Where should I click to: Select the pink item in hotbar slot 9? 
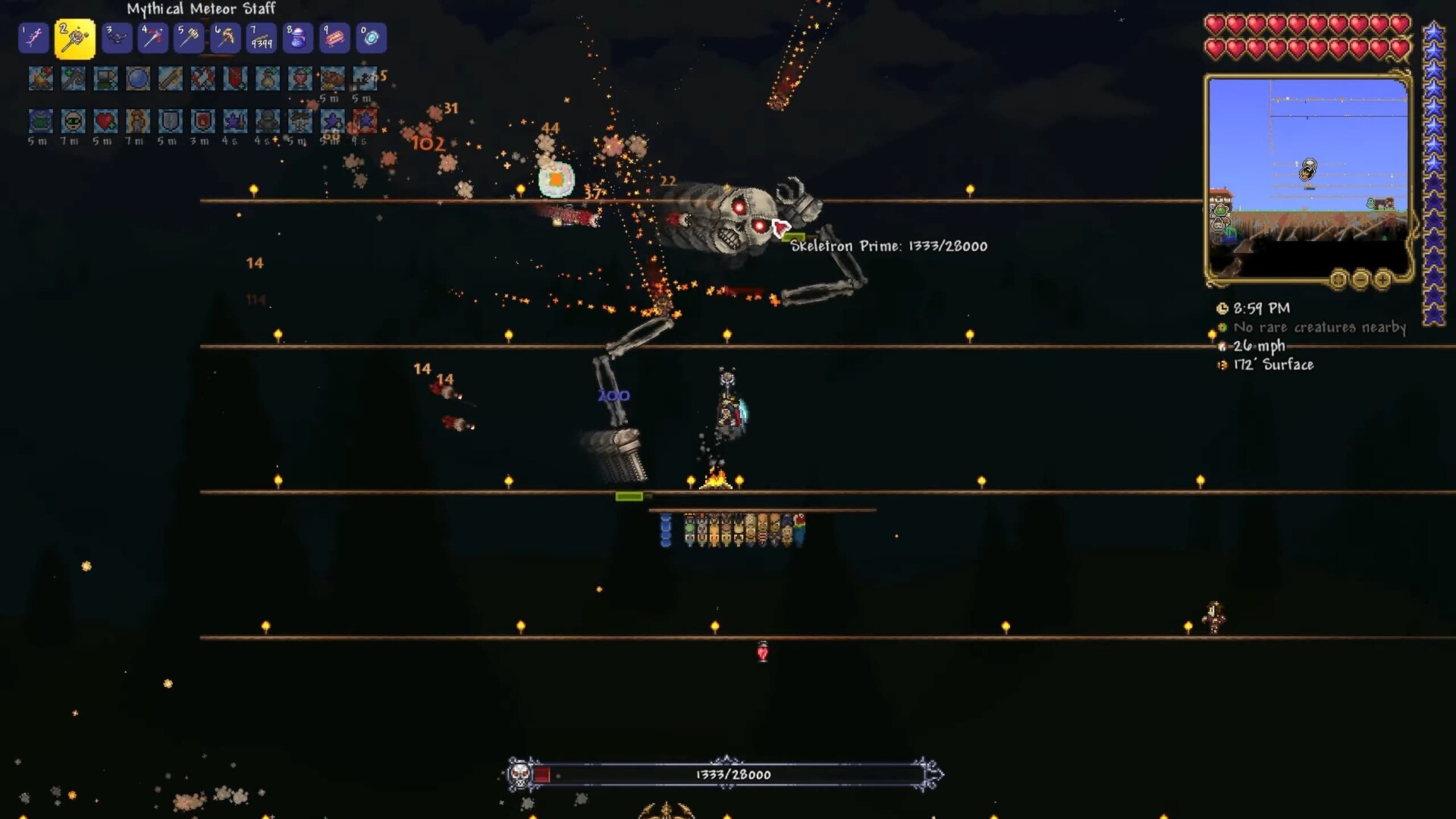[x=334, y=39]
